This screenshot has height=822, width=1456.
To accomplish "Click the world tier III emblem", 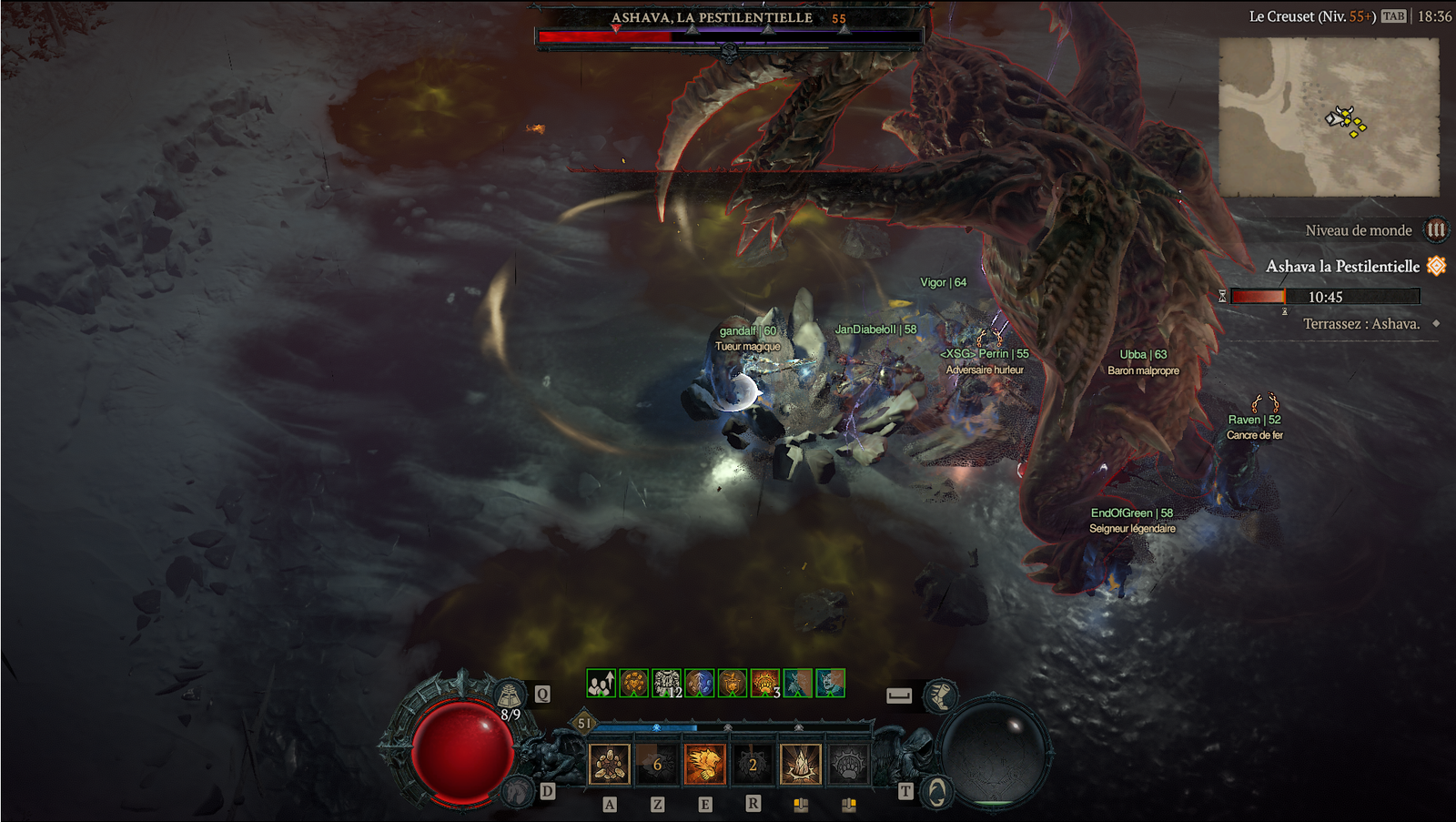I will tap(1436, 230).
